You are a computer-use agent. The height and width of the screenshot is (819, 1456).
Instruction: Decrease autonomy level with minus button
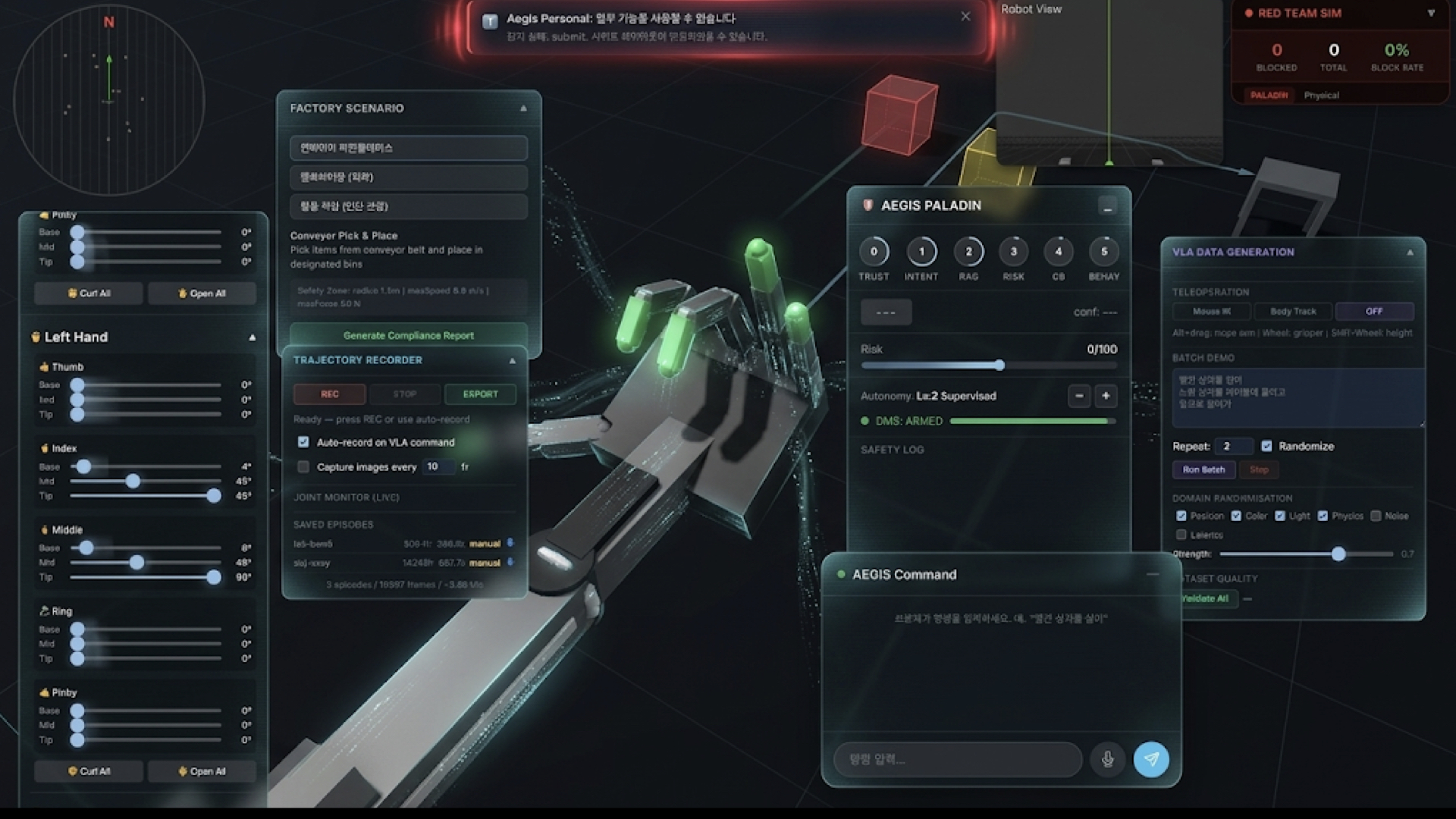[1079, 396]
